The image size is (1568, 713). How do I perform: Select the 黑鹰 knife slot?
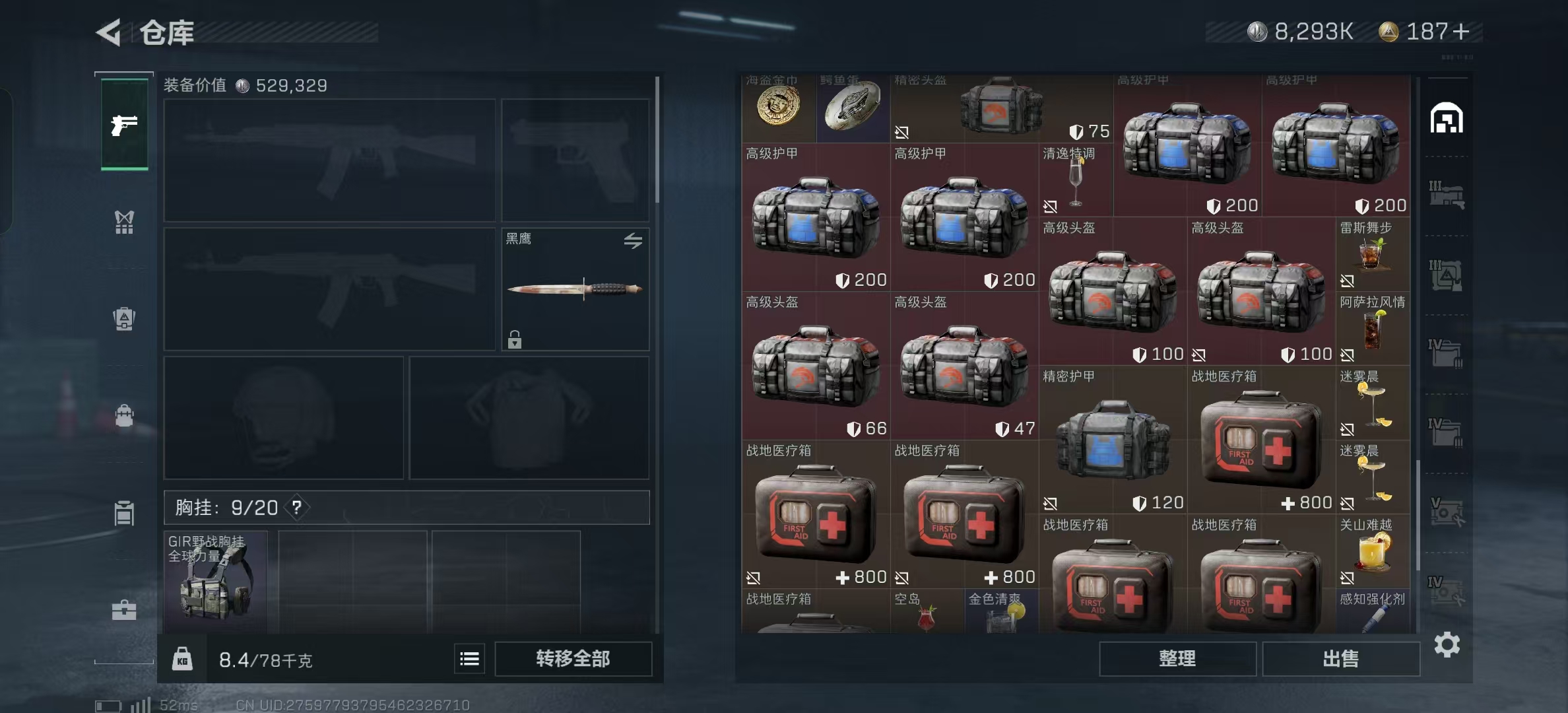(575, 289)
